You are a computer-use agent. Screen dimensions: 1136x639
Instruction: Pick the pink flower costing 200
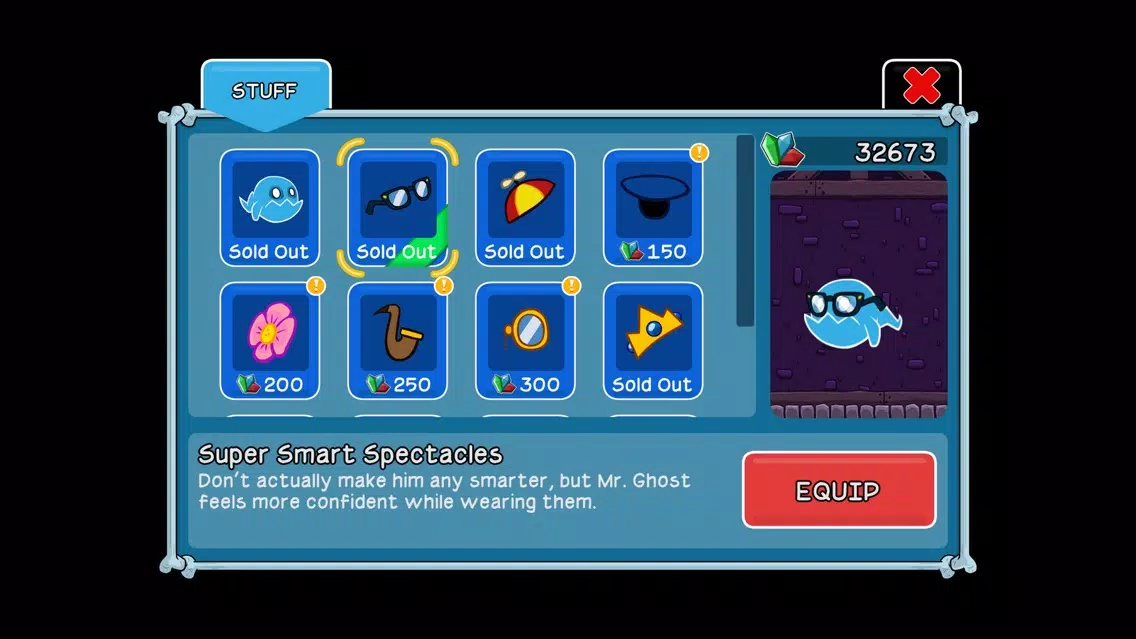pos(269,340)
